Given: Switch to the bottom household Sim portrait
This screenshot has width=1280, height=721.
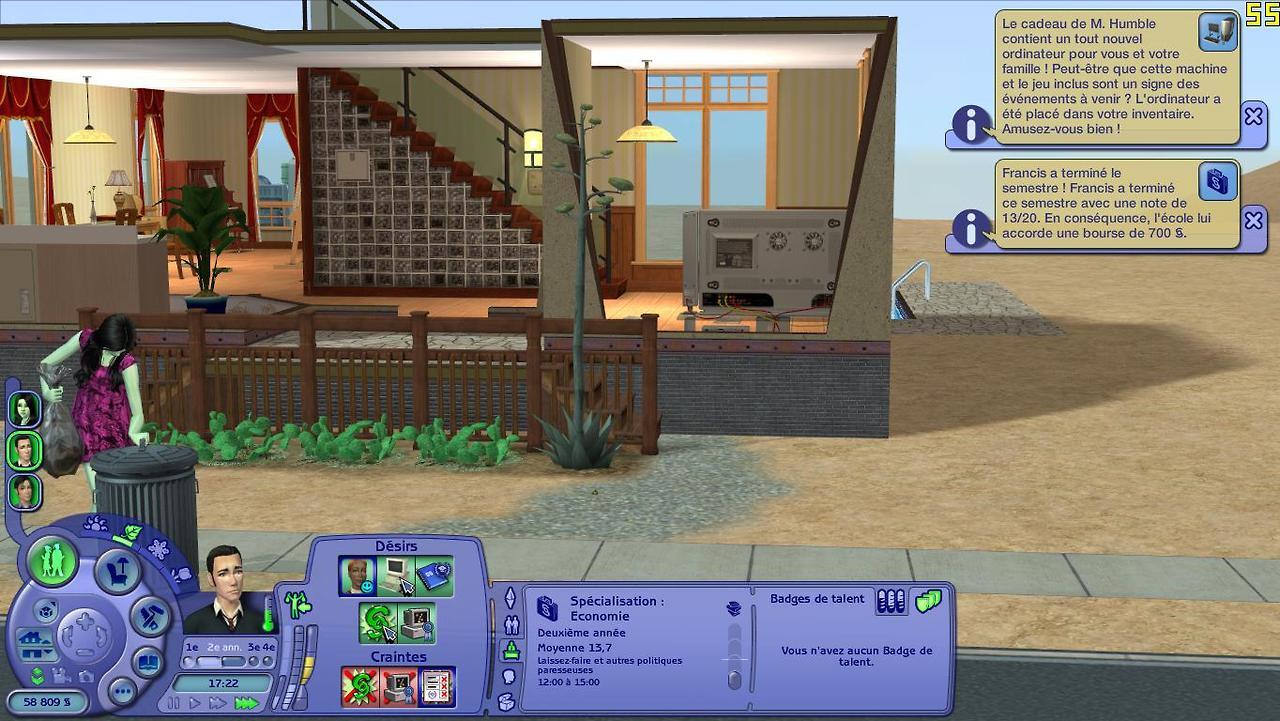Looking at the screenshot, I should pos(24,492).
